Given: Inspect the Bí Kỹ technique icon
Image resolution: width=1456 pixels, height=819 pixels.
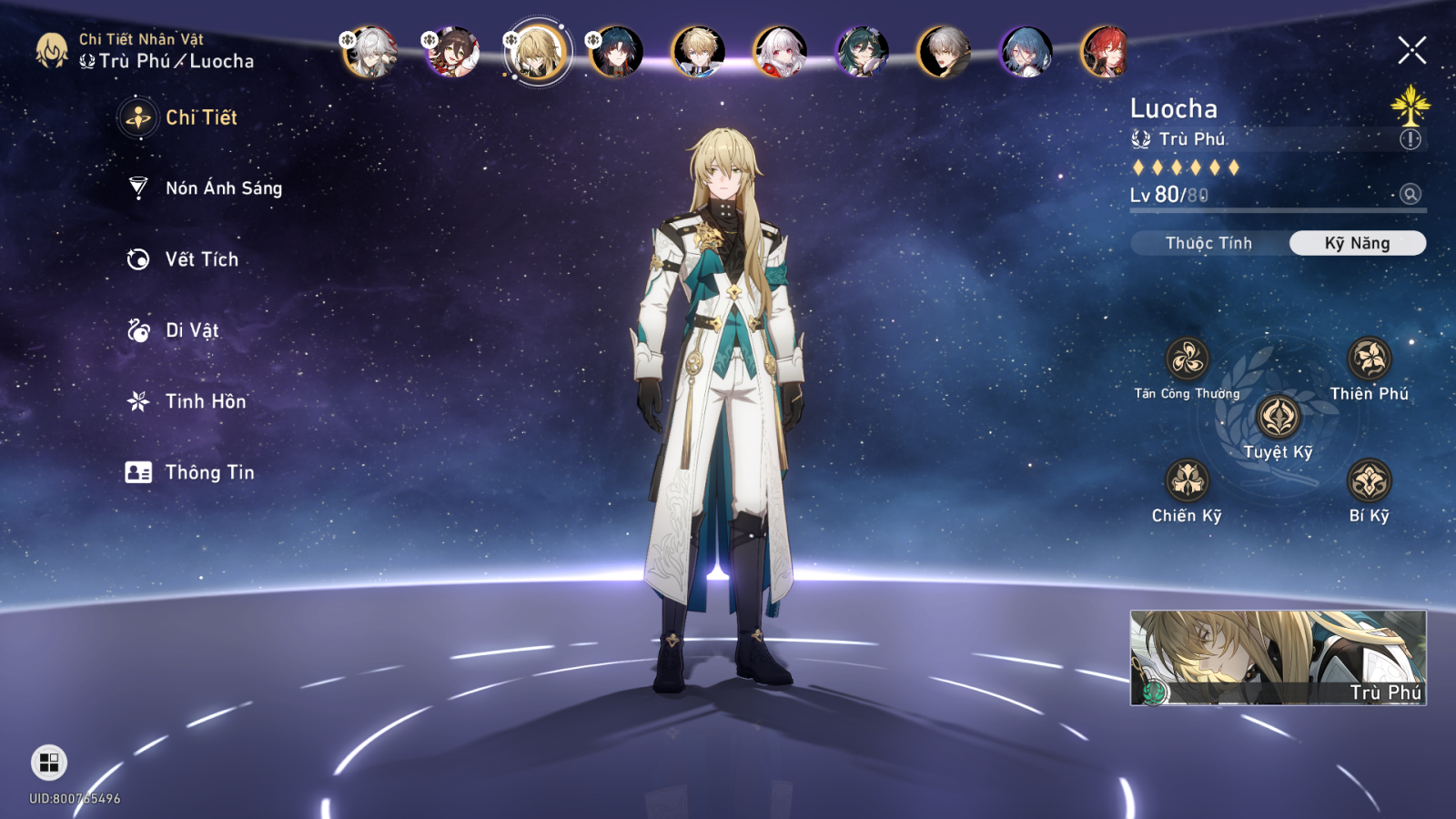Looking at the screenshot, I should tap(1369, 480).
